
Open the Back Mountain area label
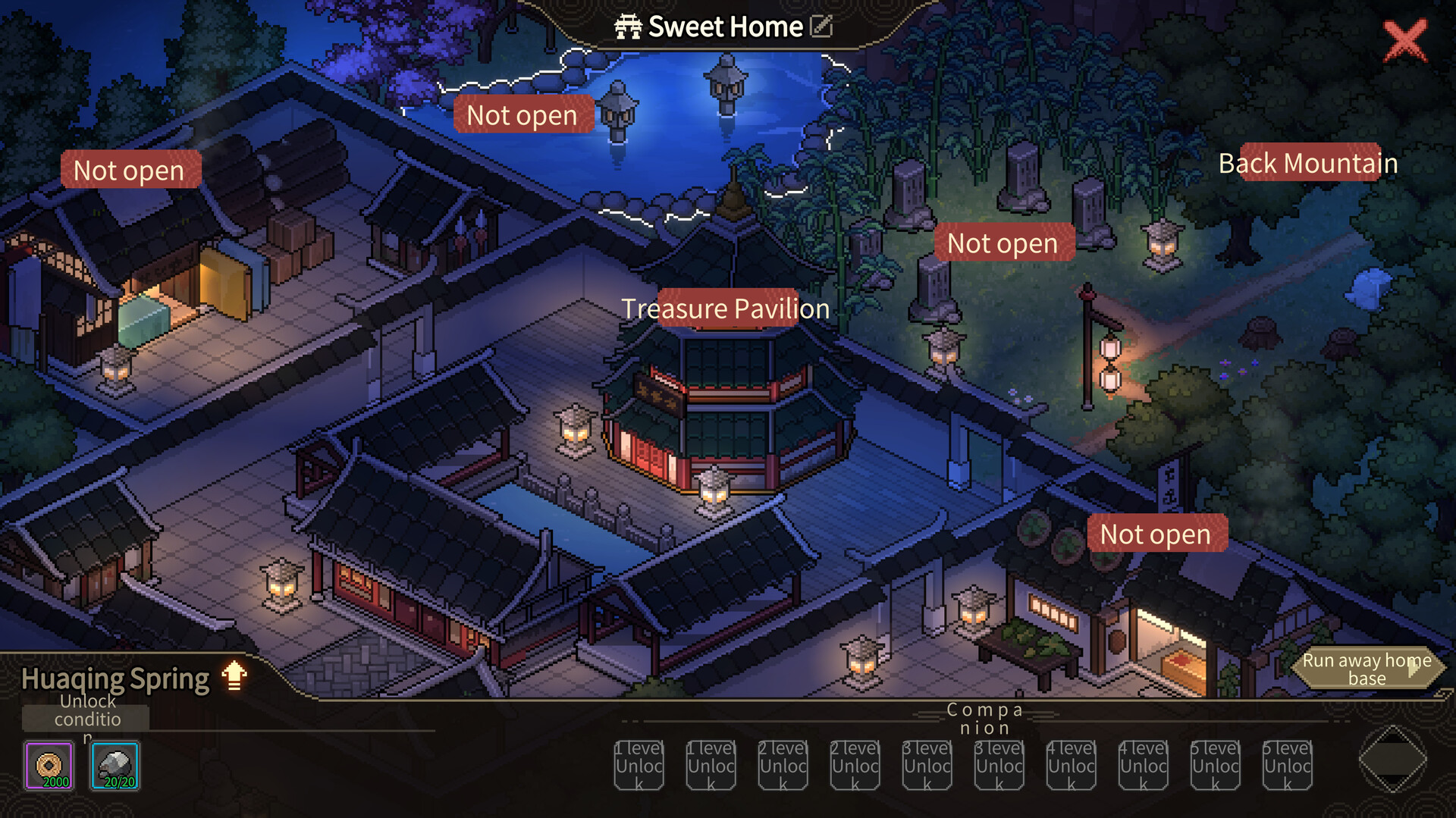point(1308,162)
